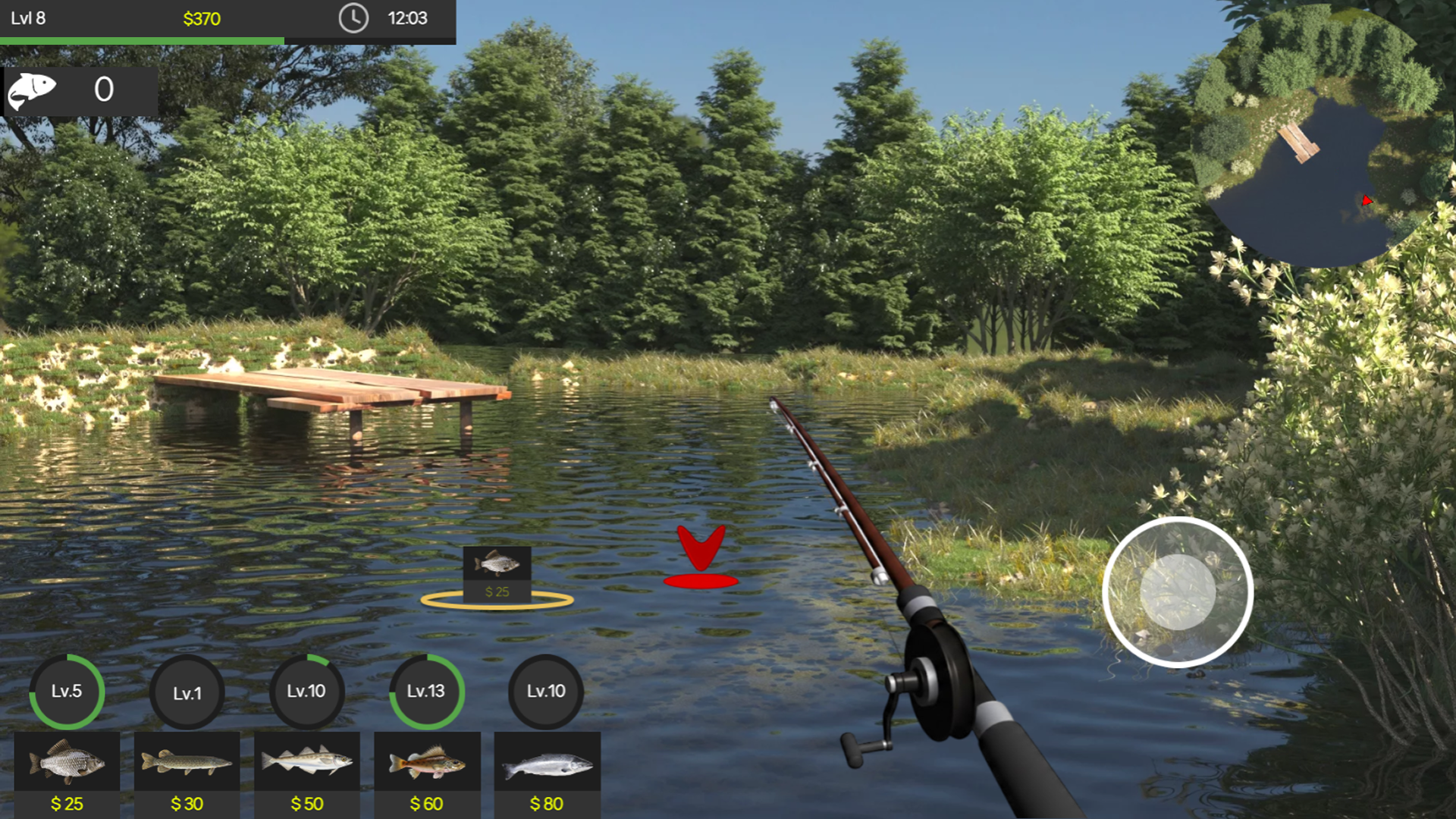The image size is (1456, 819).
Task: Click the $370 money balance
Action: [201, 20]
